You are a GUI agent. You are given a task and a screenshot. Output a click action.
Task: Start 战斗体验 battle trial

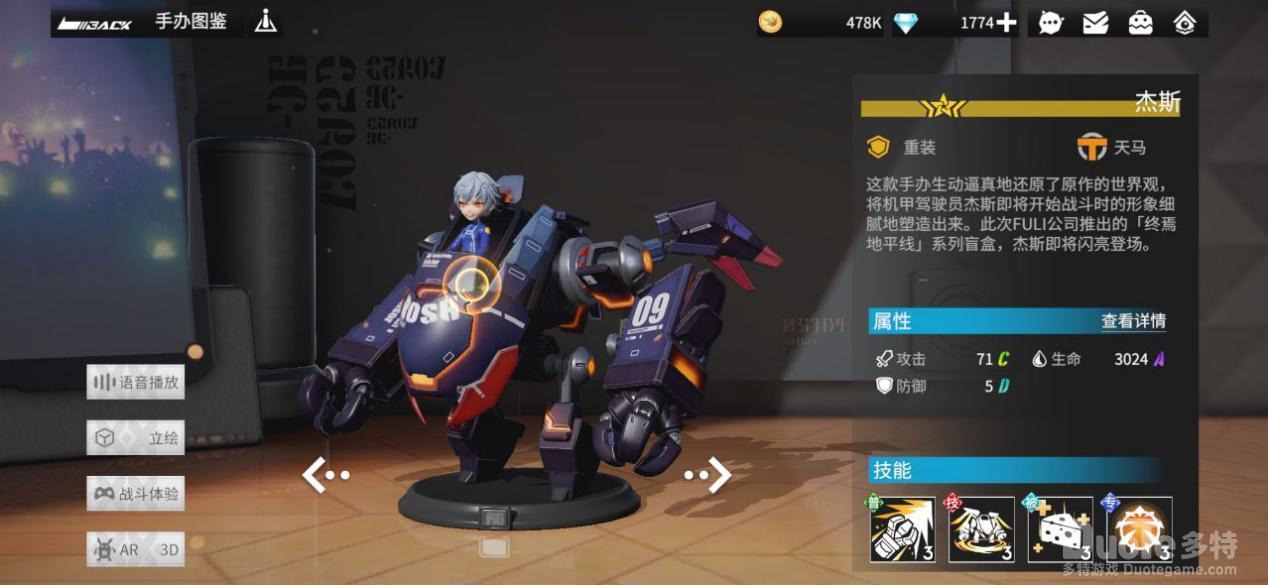(x=136, y=493)
